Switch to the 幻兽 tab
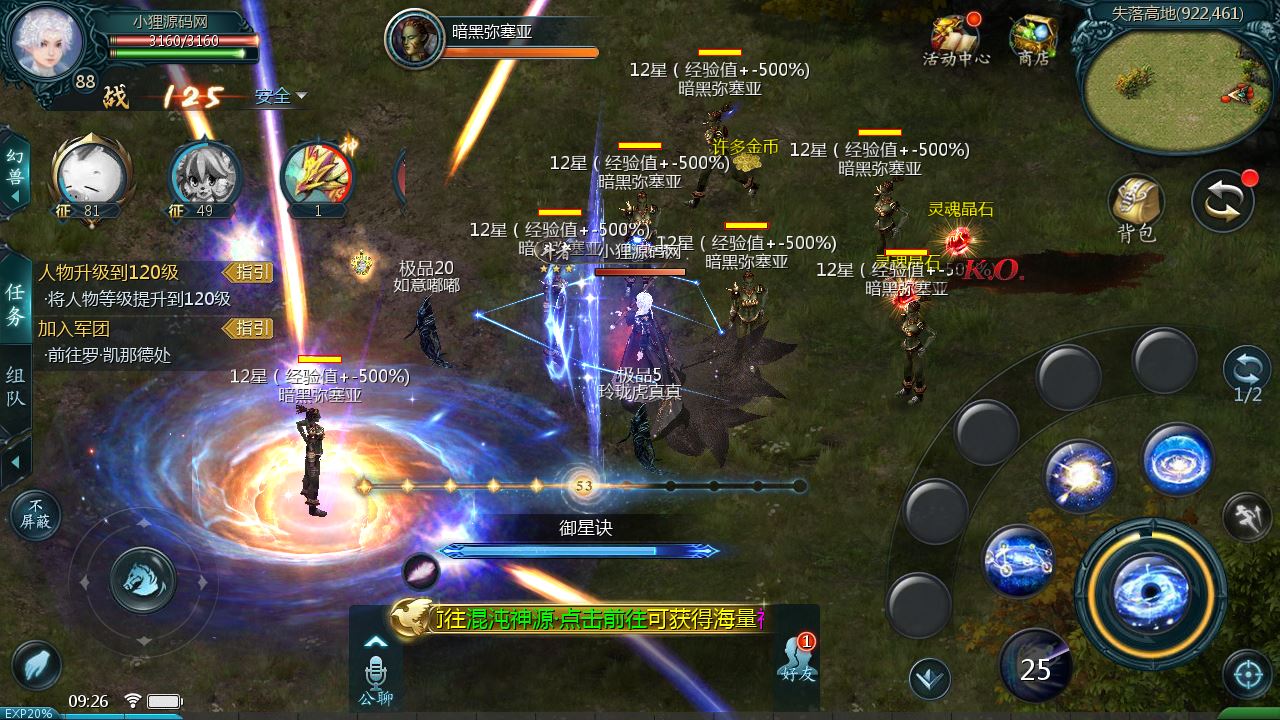Screen dimensions: 1280x720 click(x=15, y=170)
